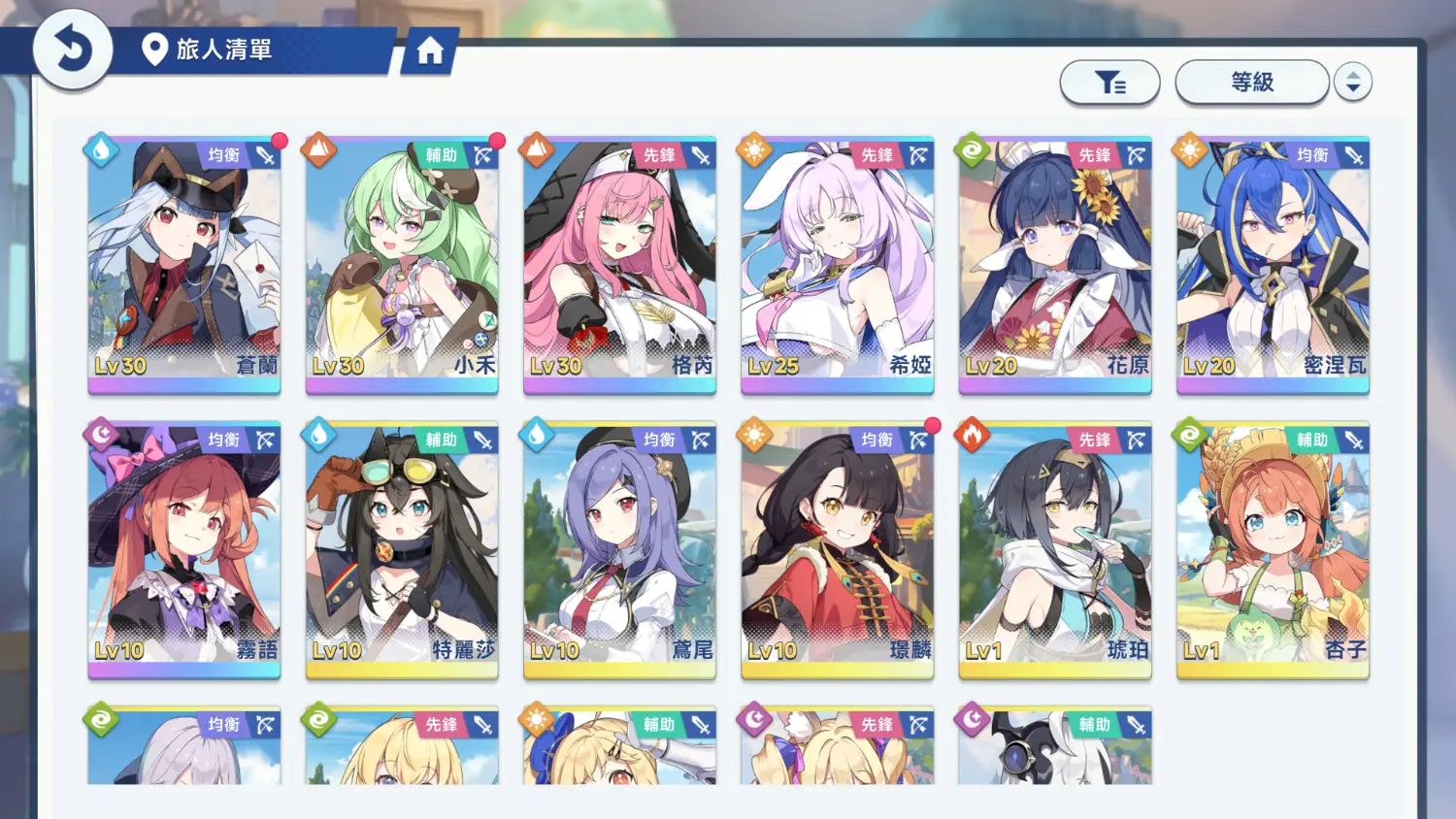Select the Lv25 希婭 bunny-eared card
1456x819 pixels.
pos(837,264)
